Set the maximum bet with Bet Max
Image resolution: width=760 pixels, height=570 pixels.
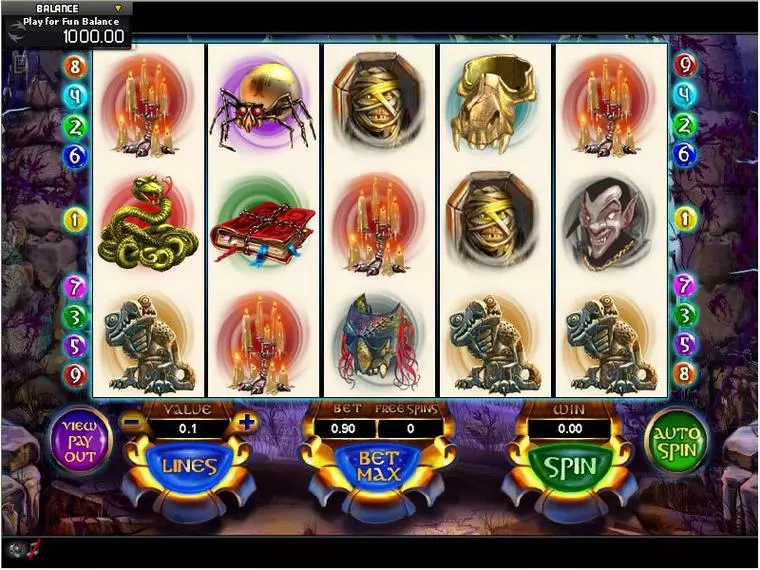(x=380, y=466)
